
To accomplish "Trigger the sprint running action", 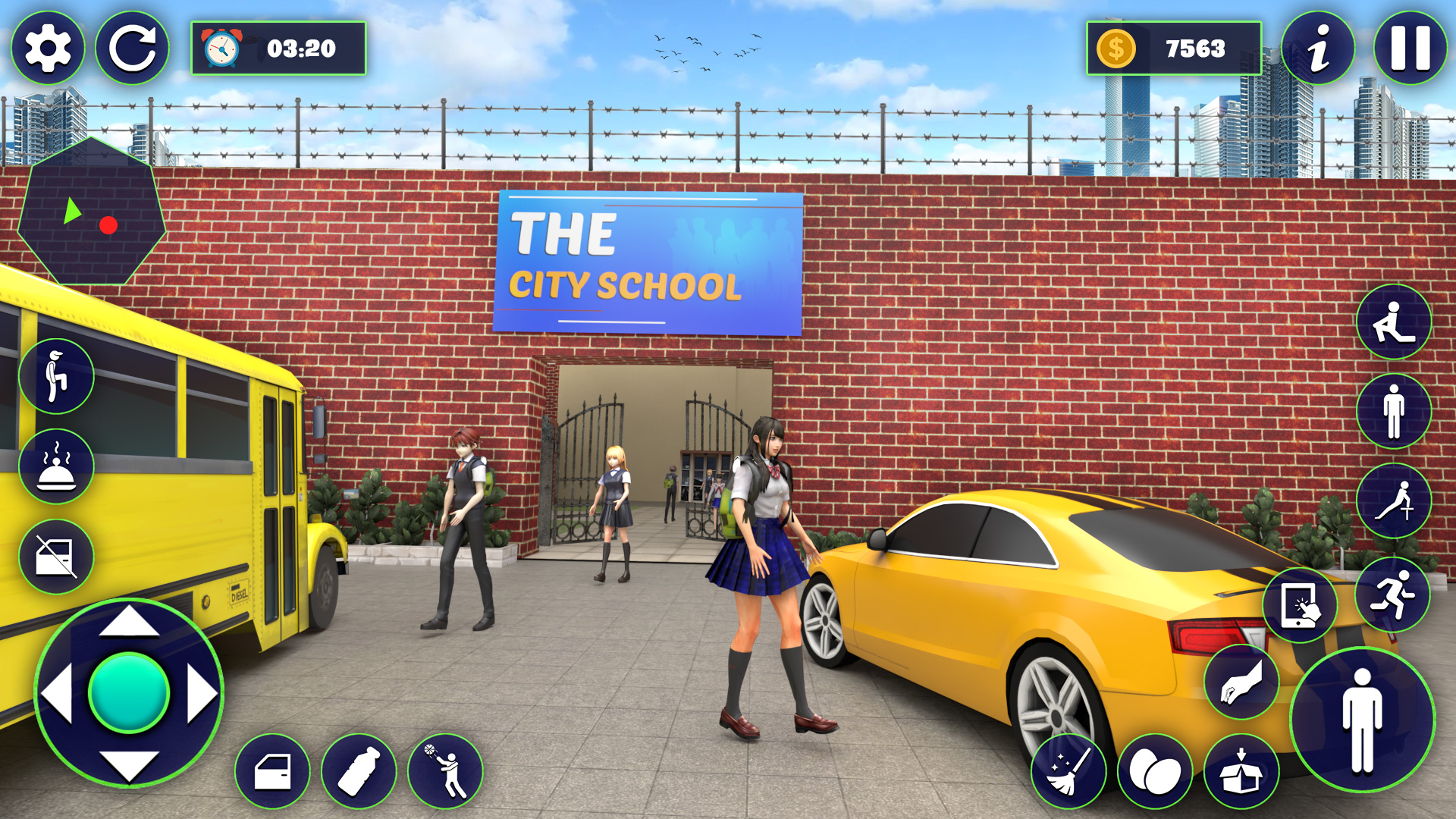I will [1392, 595].
